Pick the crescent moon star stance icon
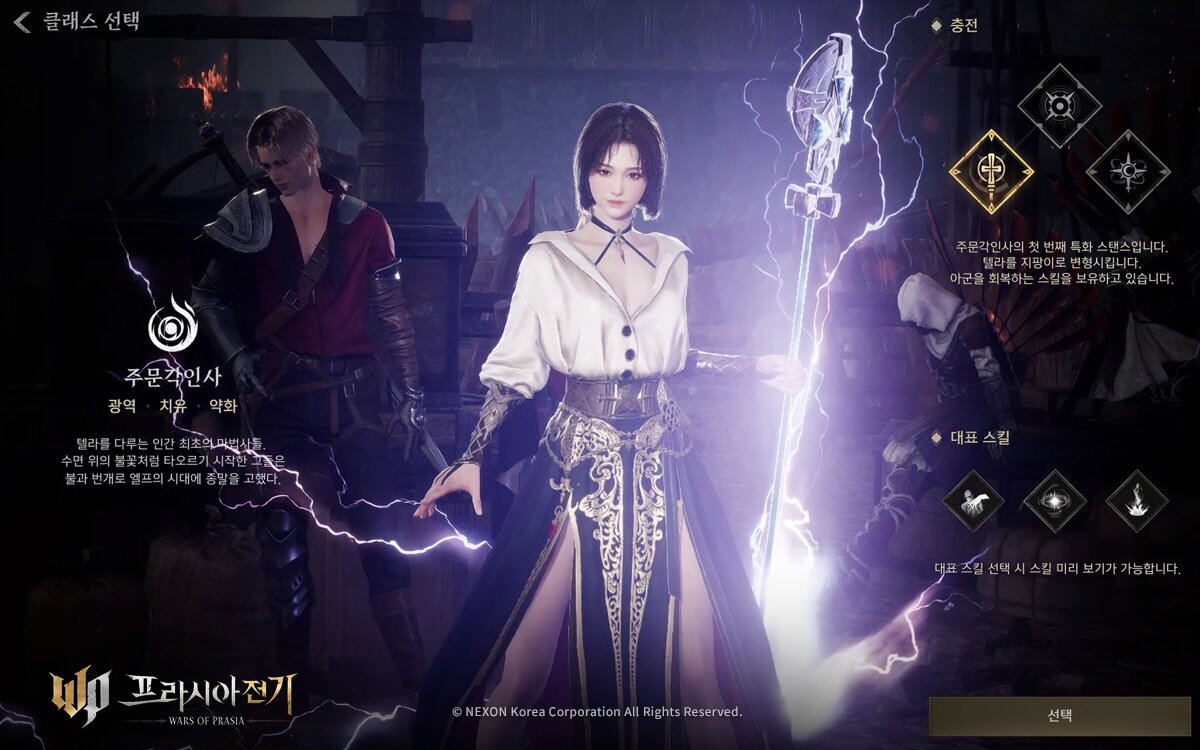Viewport: 1200px width, 750px height. (x=1128, y=172)
